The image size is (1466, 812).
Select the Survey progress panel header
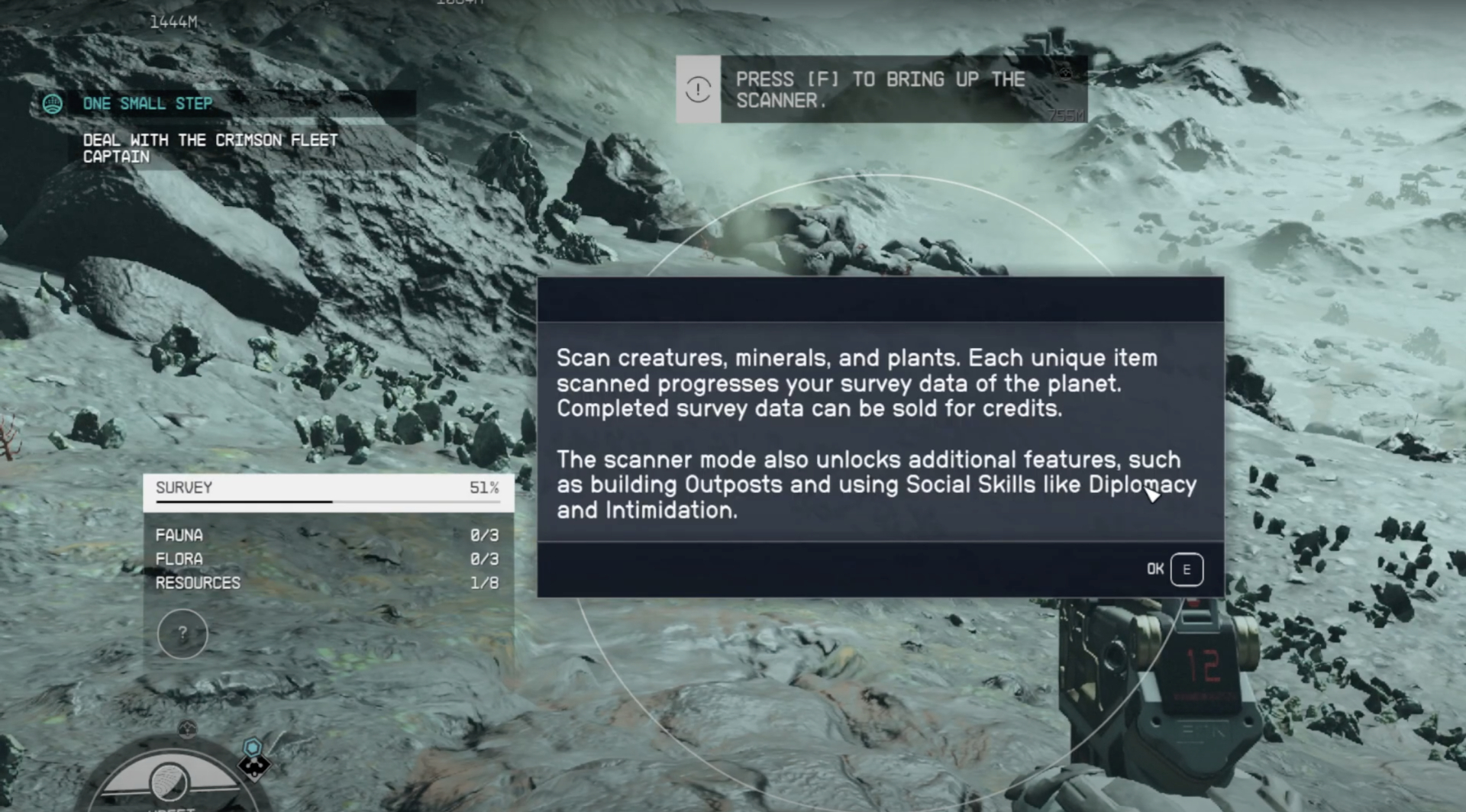(x=328, y=488)
